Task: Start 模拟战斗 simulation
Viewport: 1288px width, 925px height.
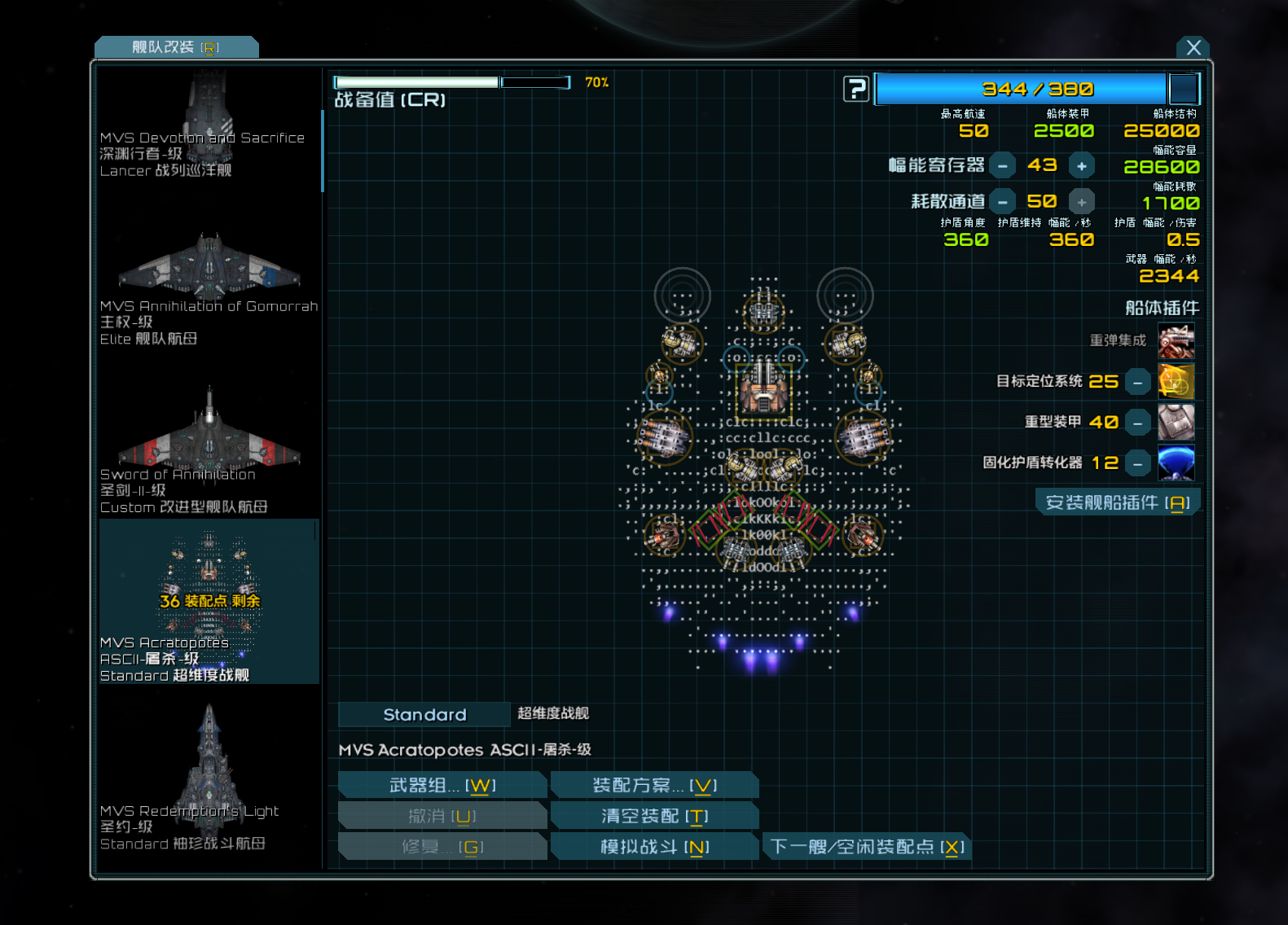Action: [x=654, y=847]
